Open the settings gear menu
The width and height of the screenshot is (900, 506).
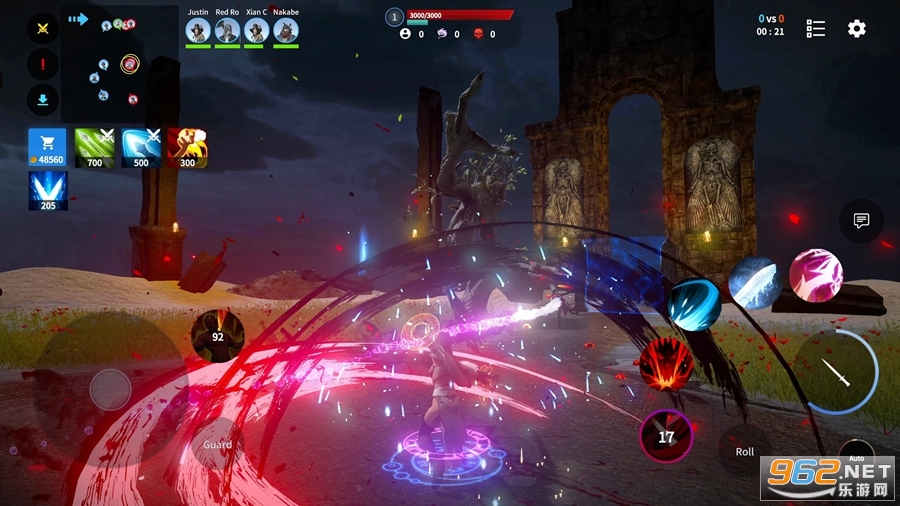(x=856, y=29)
